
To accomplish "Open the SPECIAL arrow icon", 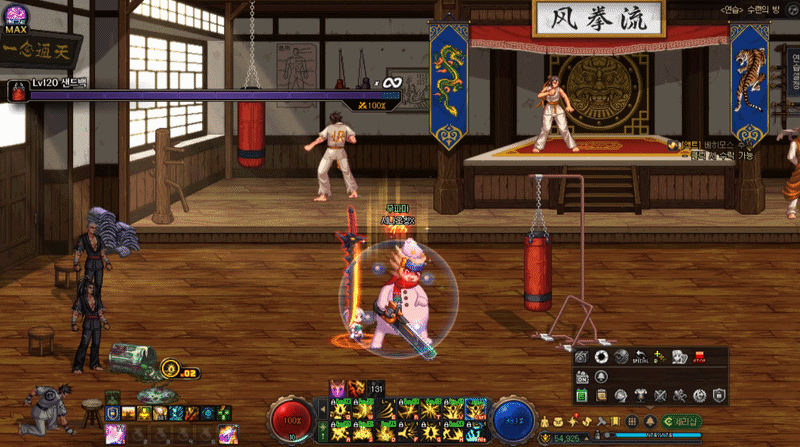I will (641, 357).
